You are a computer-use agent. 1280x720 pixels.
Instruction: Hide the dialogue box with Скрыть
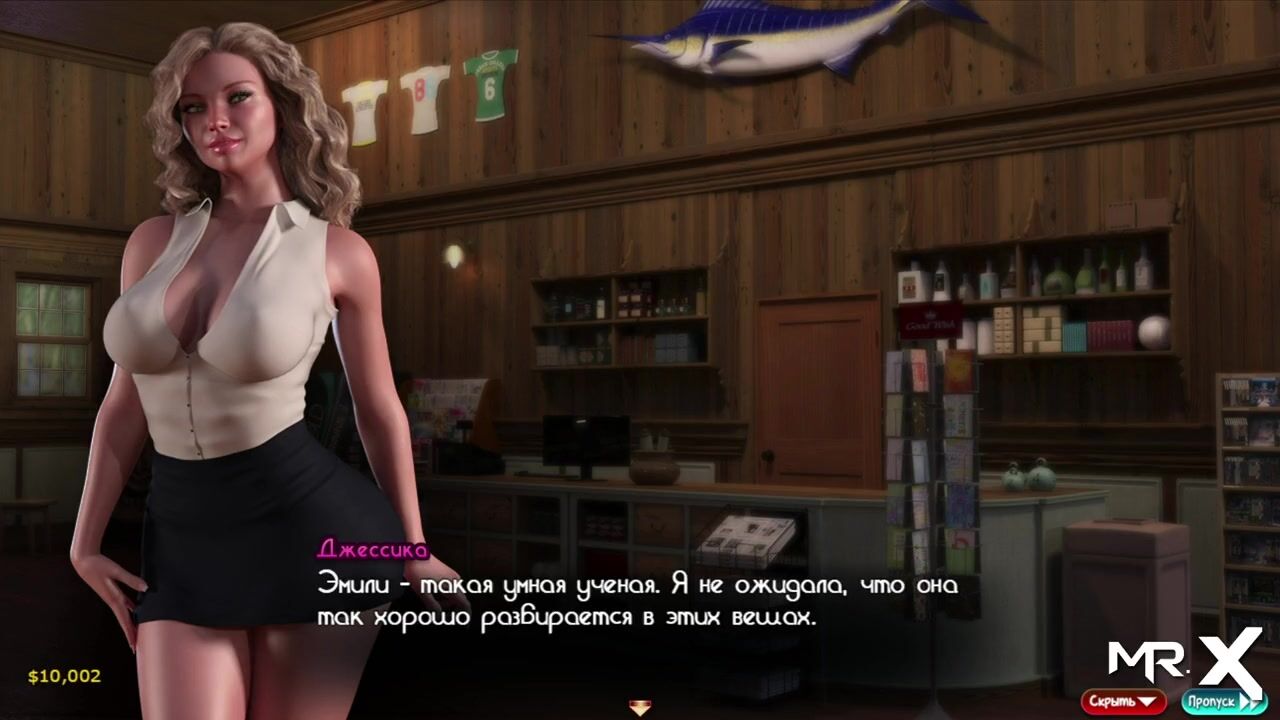[x=1122, y=701]
